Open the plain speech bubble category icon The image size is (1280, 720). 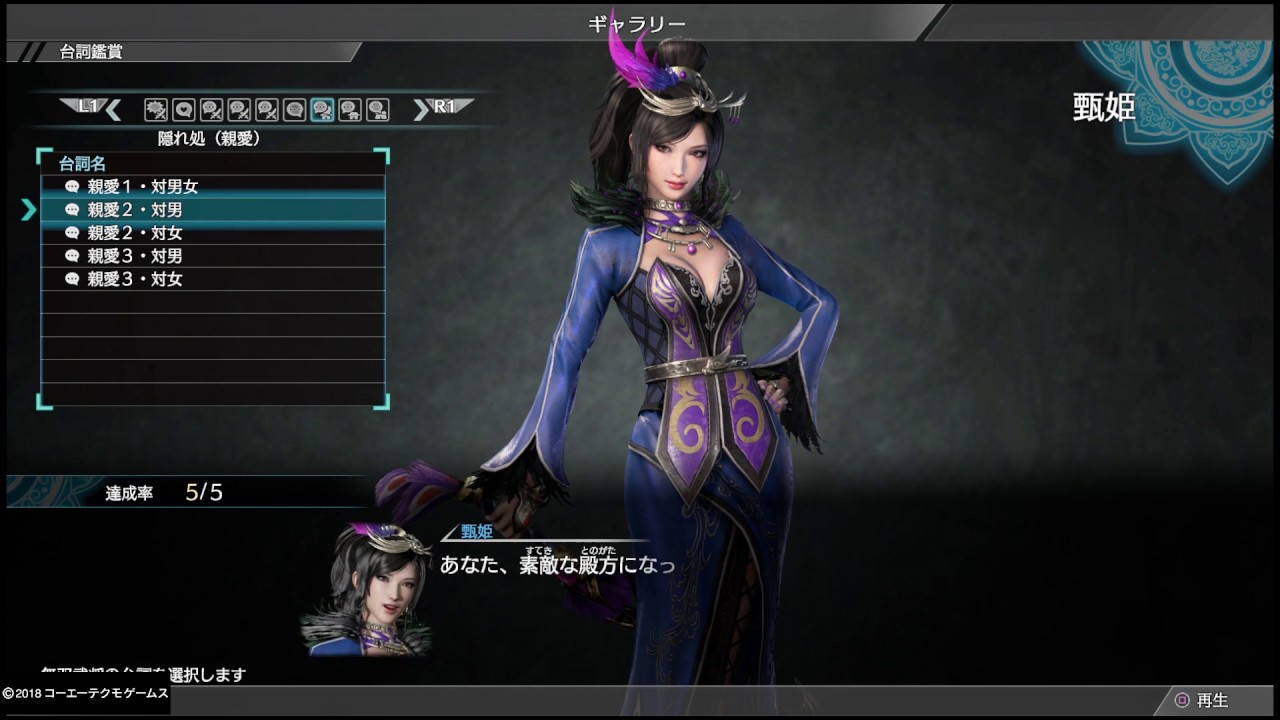(x=296, y=108)
